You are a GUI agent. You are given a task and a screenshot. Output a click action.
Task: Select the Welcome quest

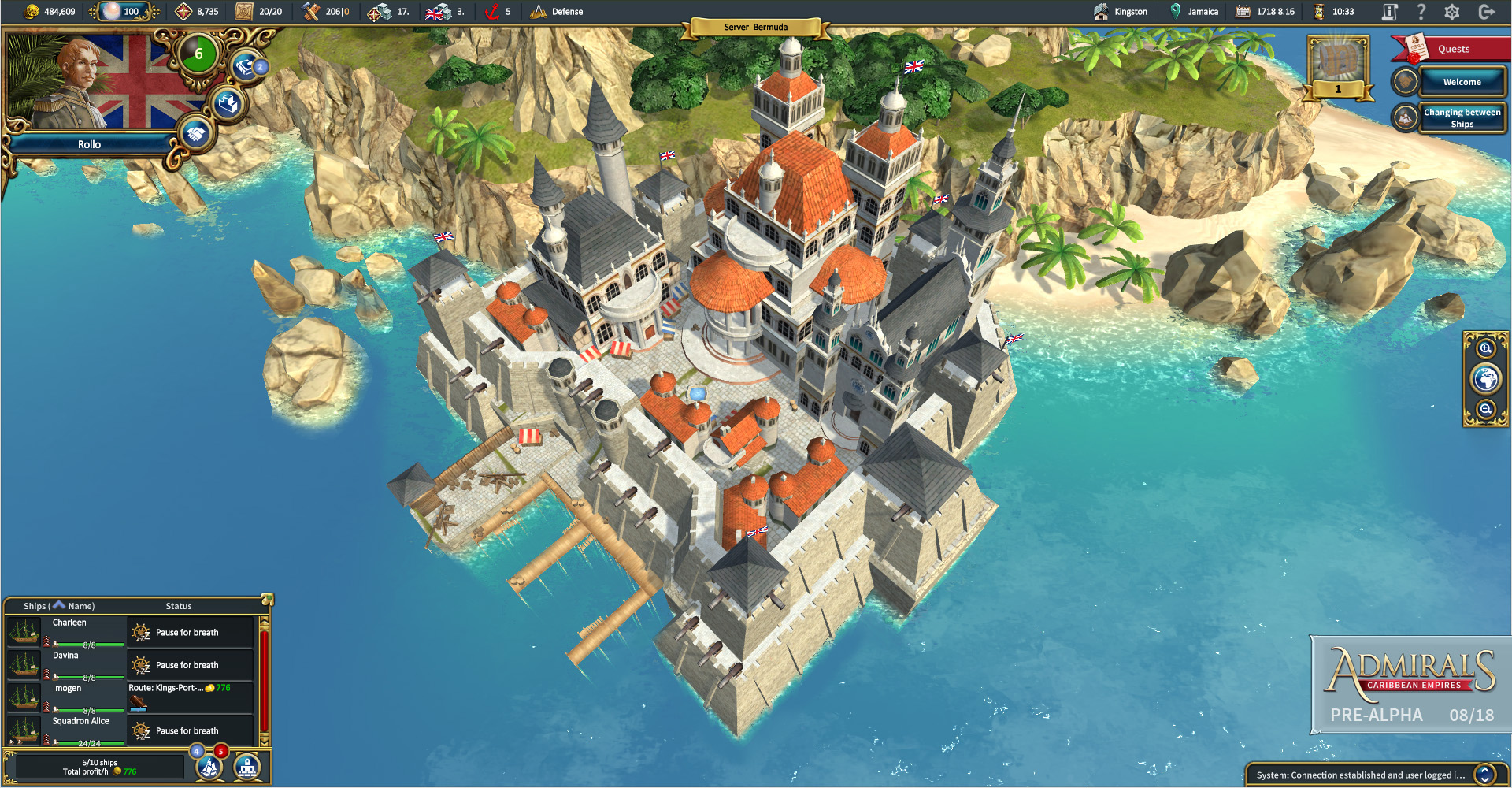1462,82
